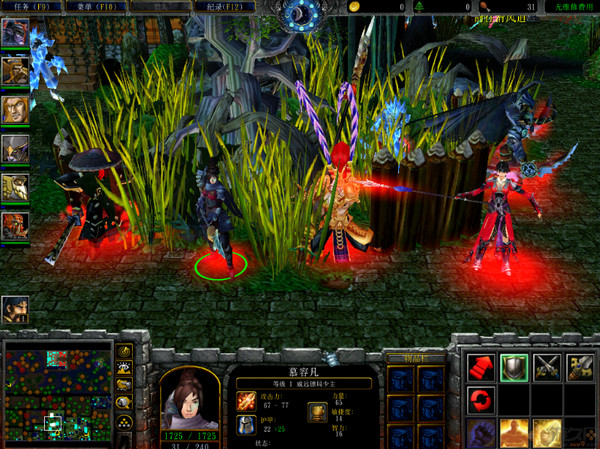The image size is (600, 449).
Task: Activate the red circular-arrows command
Action: (x=481, y=401)
